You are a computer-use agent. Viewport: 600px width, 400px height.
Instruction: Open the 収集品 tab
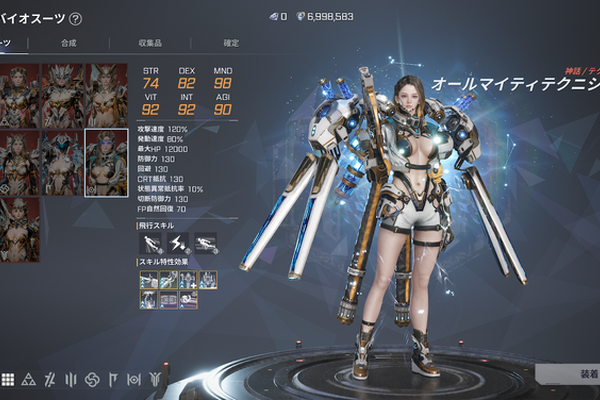coord(150,43)
